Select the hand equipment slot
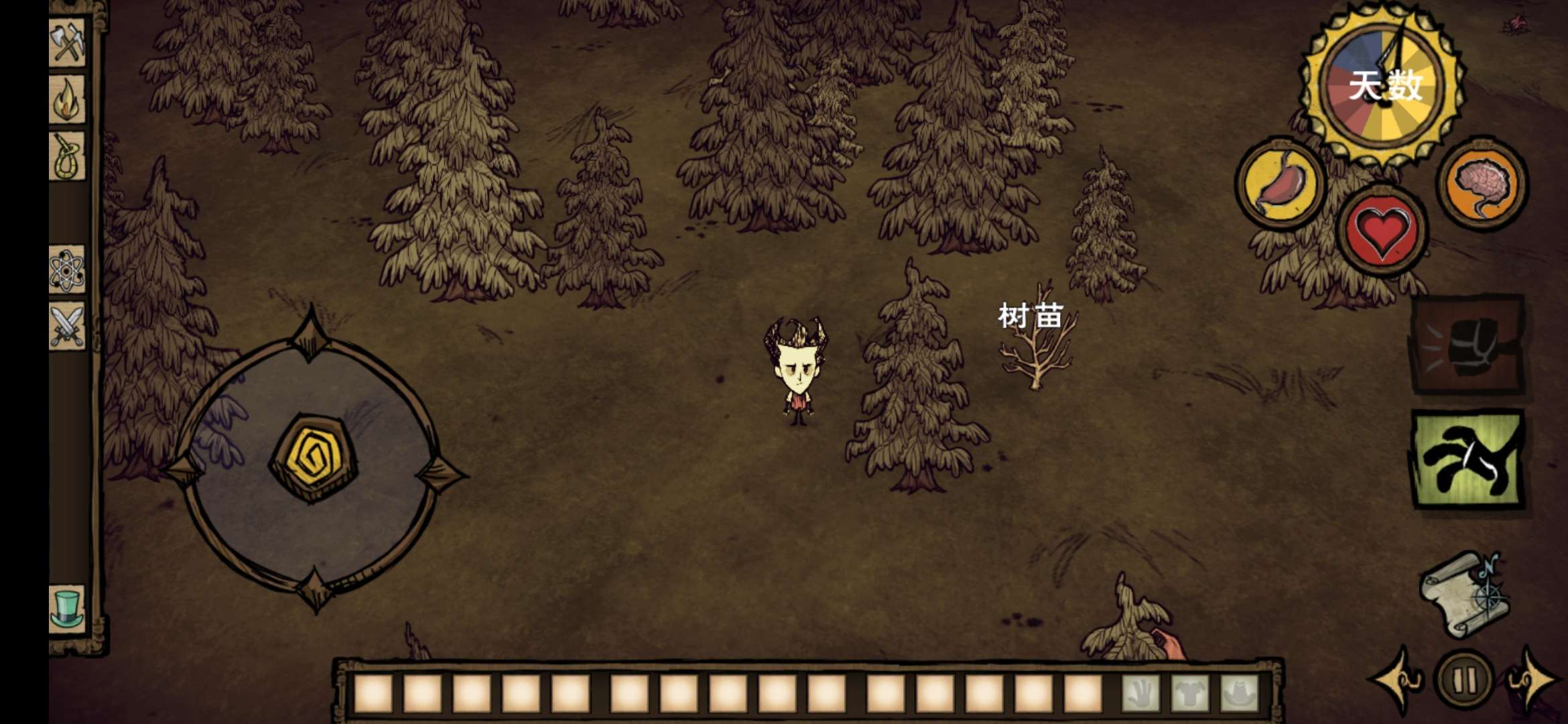Viewport: 1568px width, 724px height. tap(1140, 692)
